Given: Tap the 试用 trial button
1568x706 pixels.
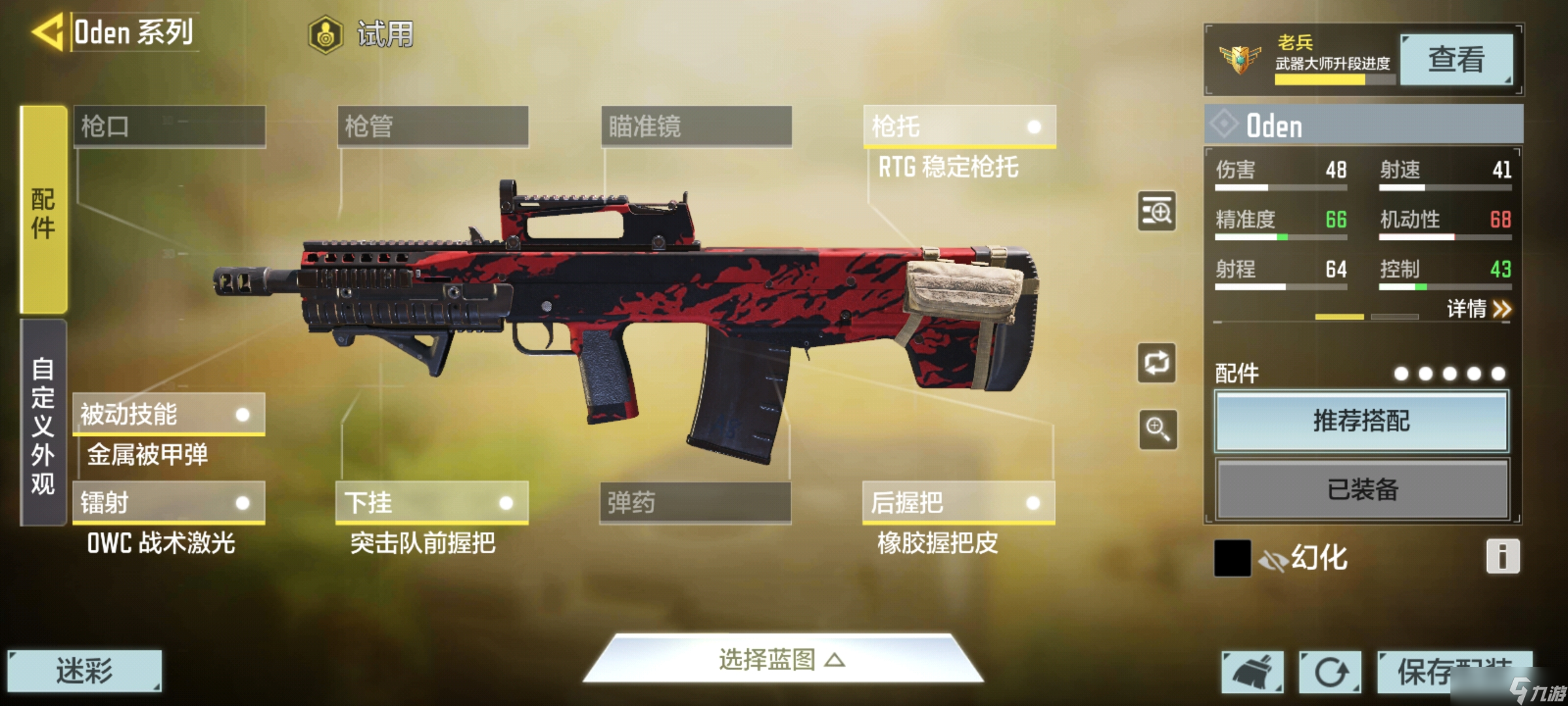Looking at the screenshot, I should point(361,34).
